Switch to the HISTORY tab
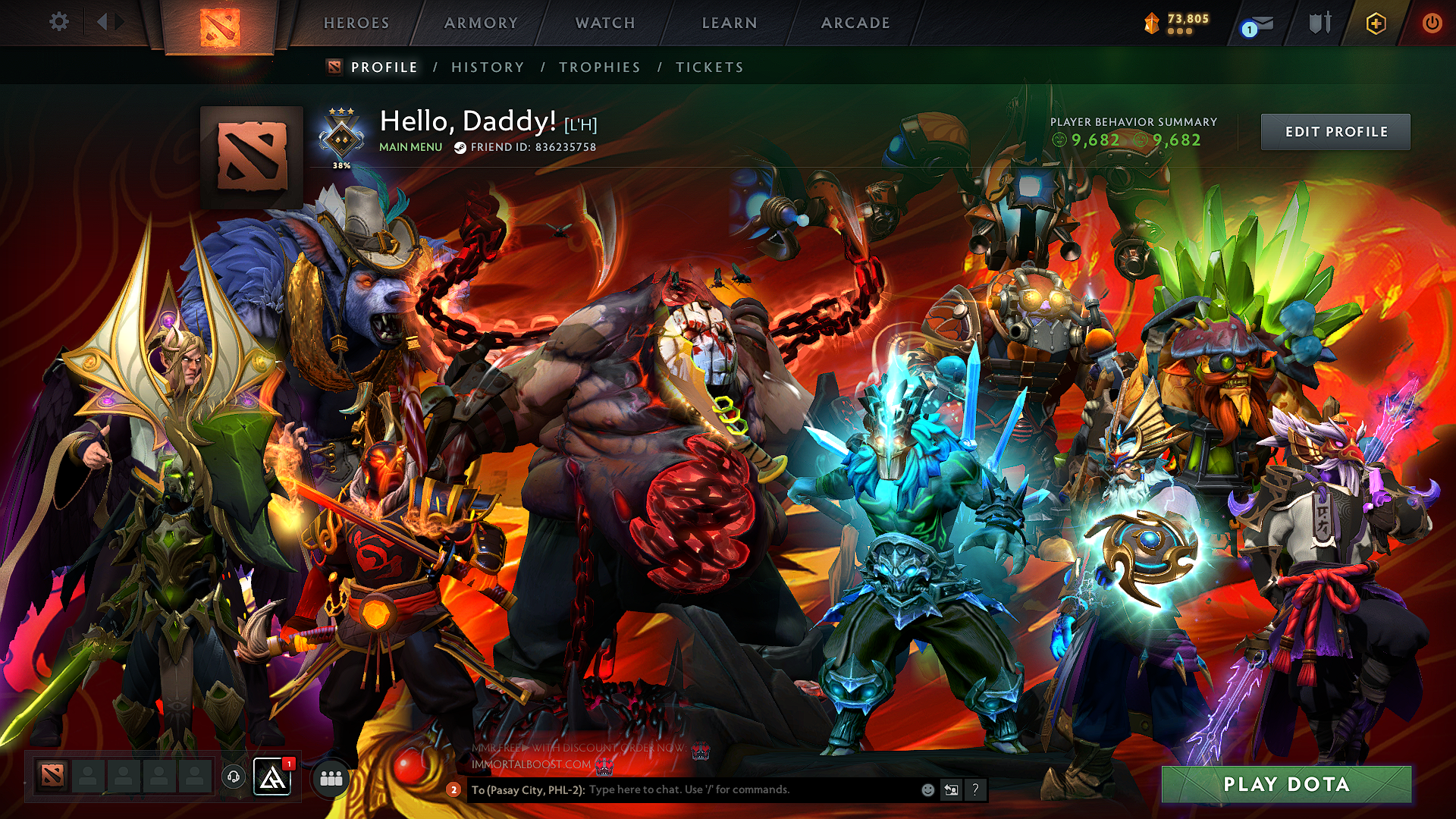The image size is (1456, 819). click(x=486, y=67)
